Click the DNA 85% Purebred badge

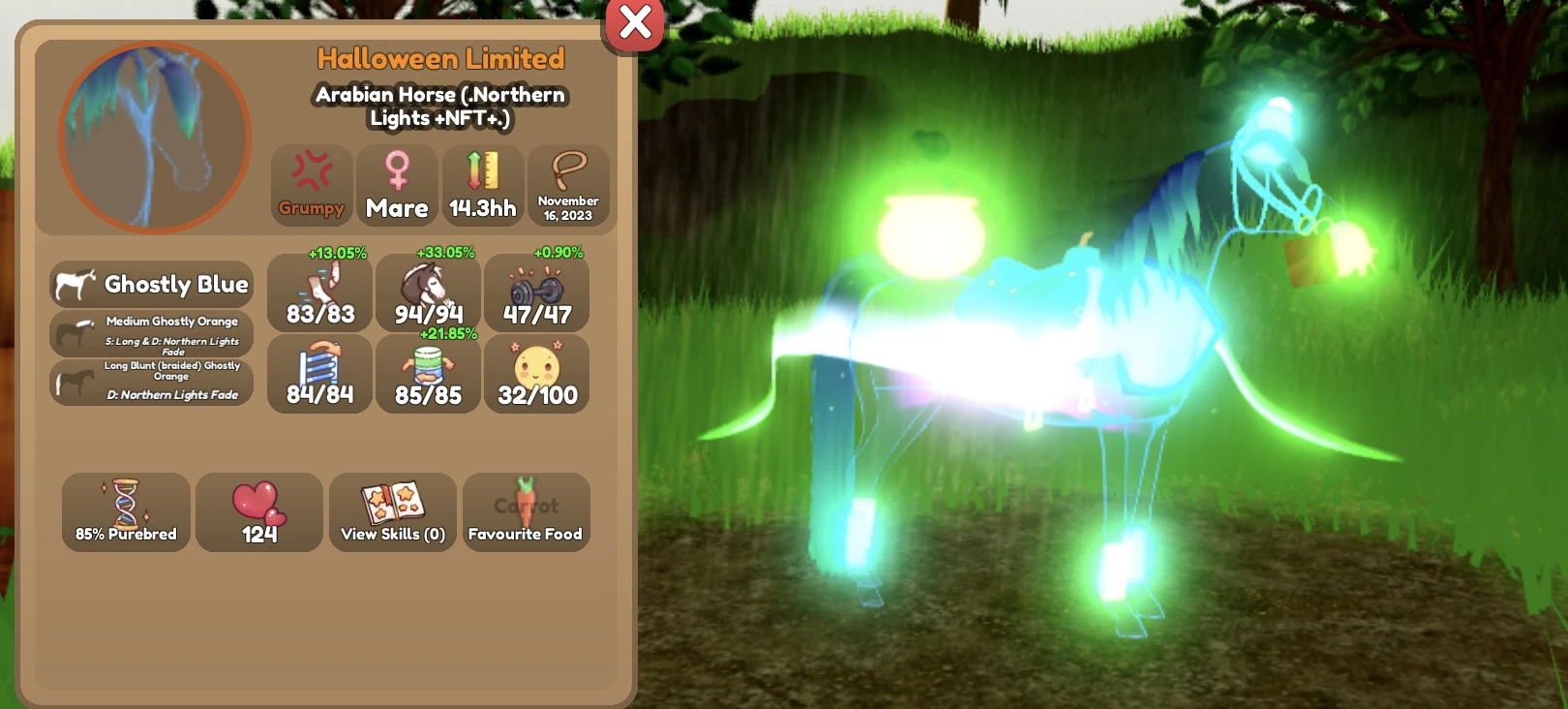coord(125,512)
